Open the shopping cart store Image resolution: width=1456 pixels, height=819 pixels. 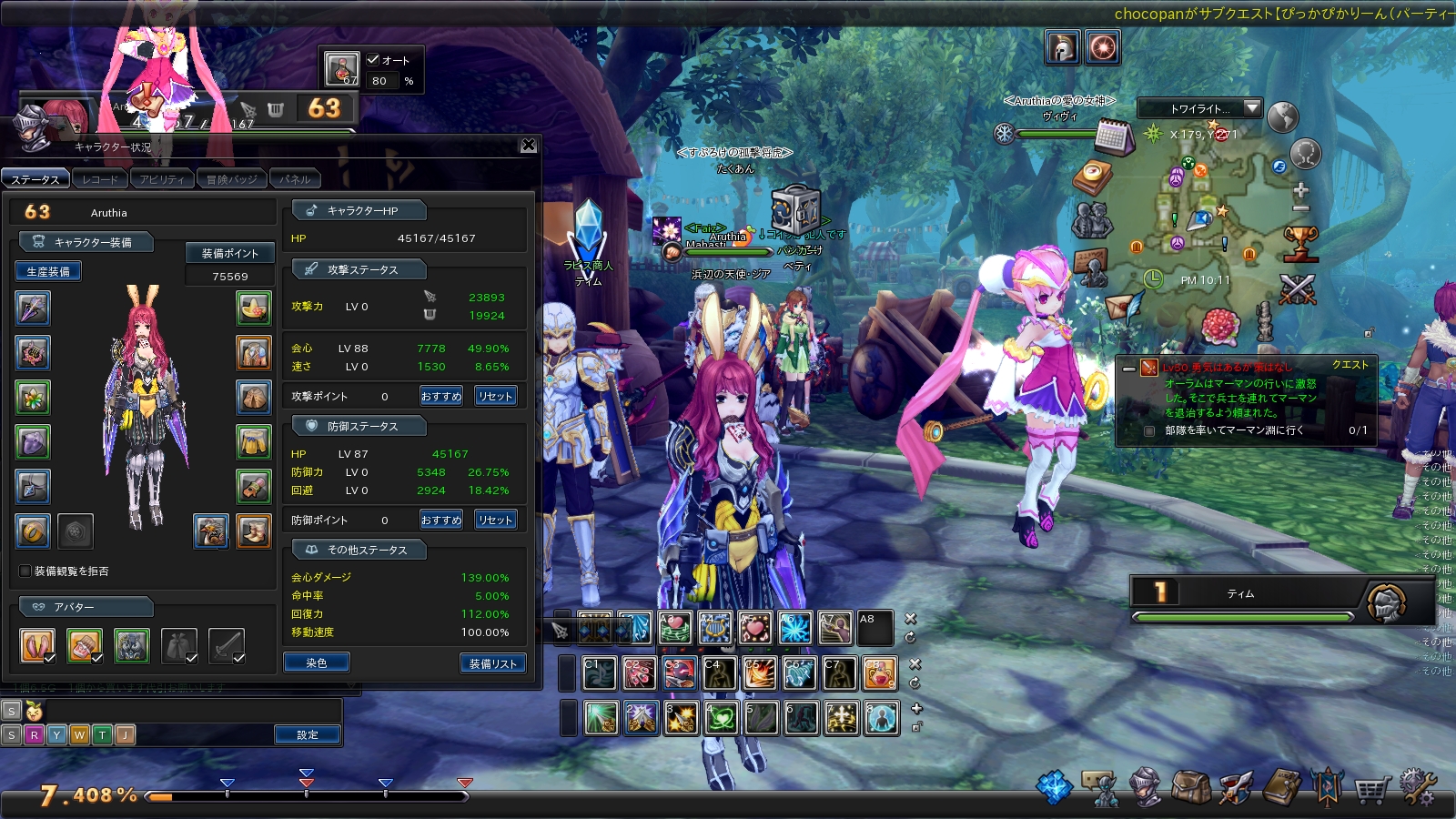click(x=1370, y=788)
